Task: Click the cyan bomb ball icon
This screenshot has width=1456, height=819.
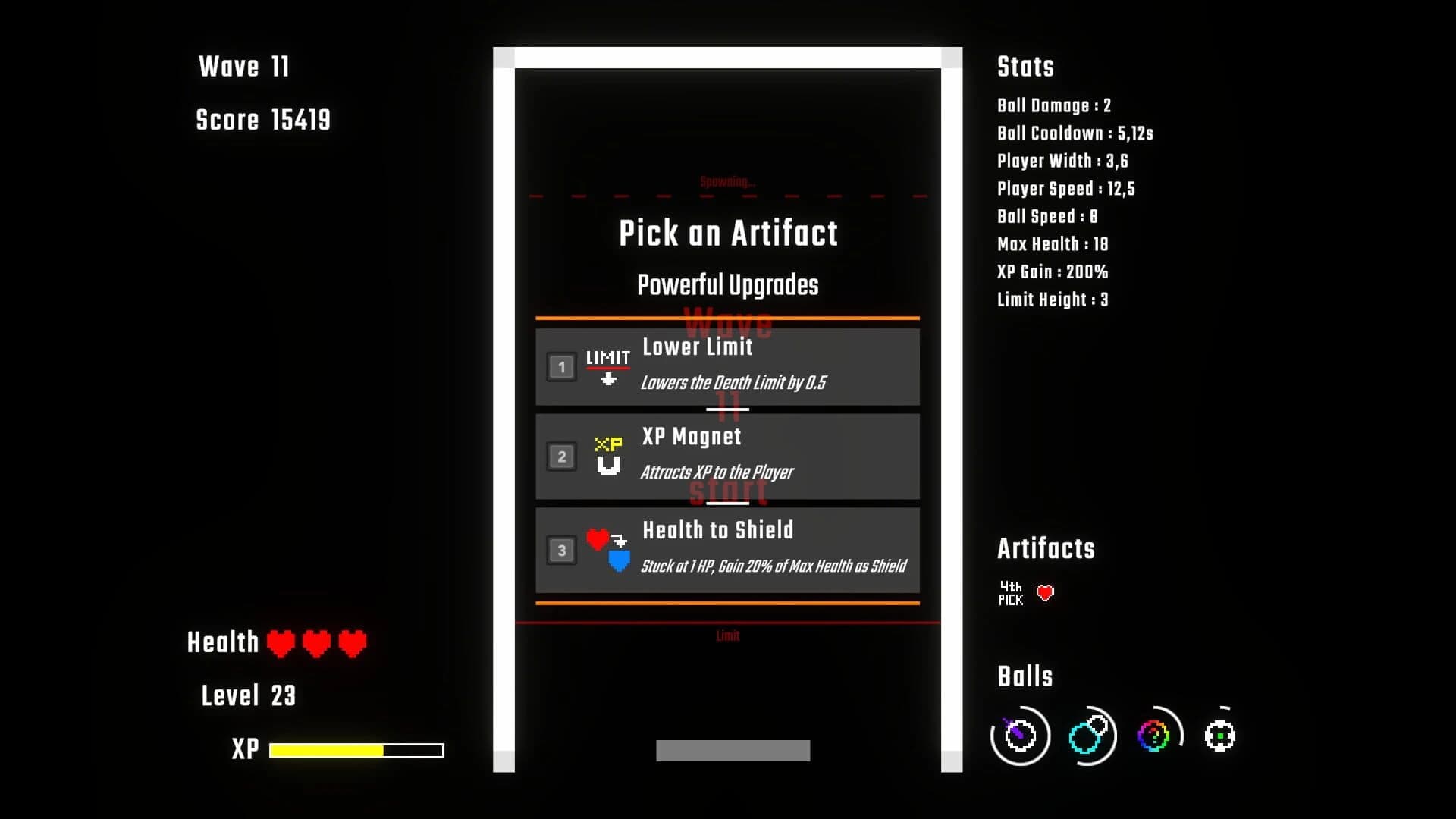Action: [x=1087, y=735]
